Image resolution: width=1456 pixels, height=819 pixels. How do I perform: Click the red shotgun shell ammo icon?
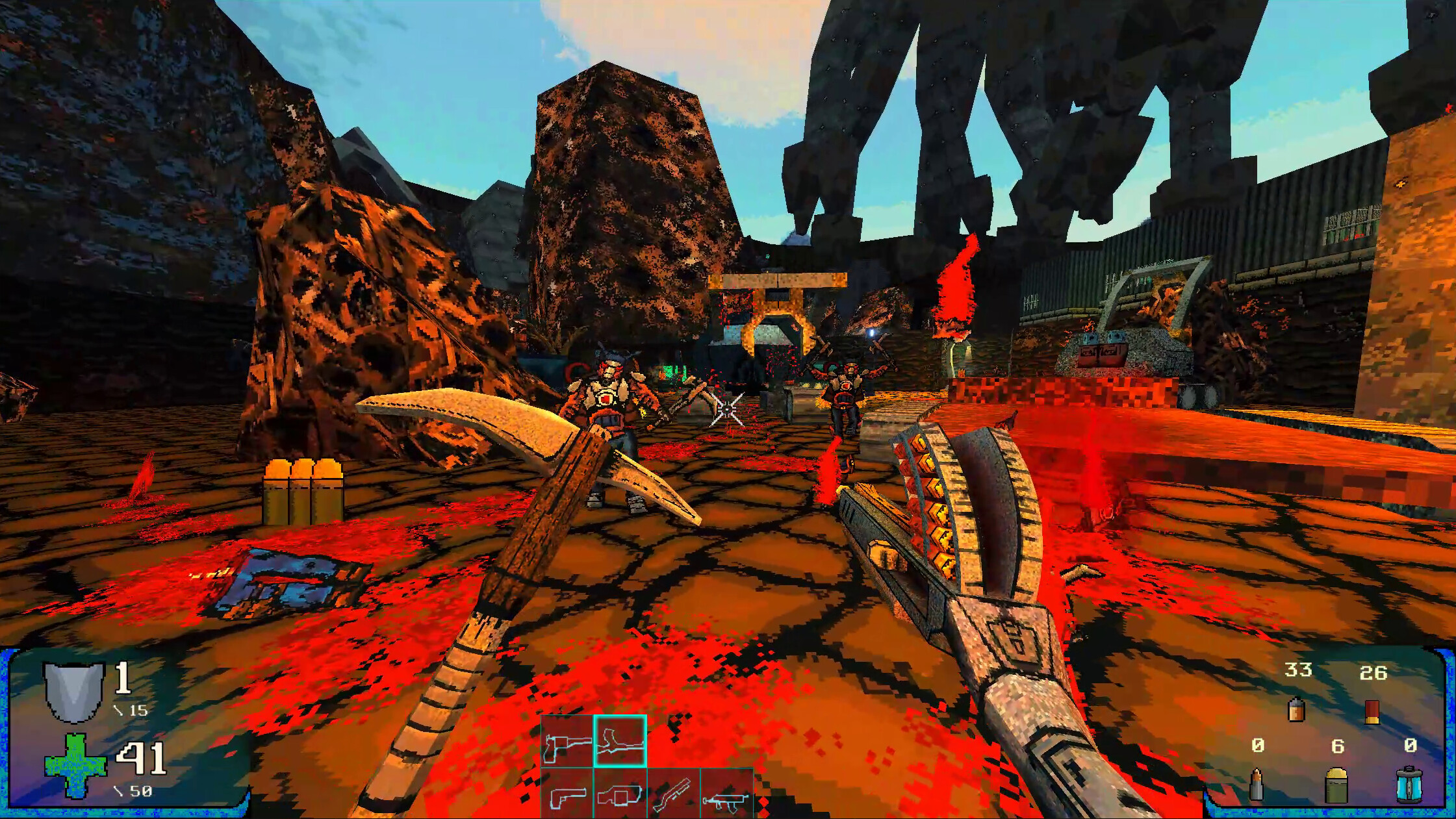click(1372, 712)
